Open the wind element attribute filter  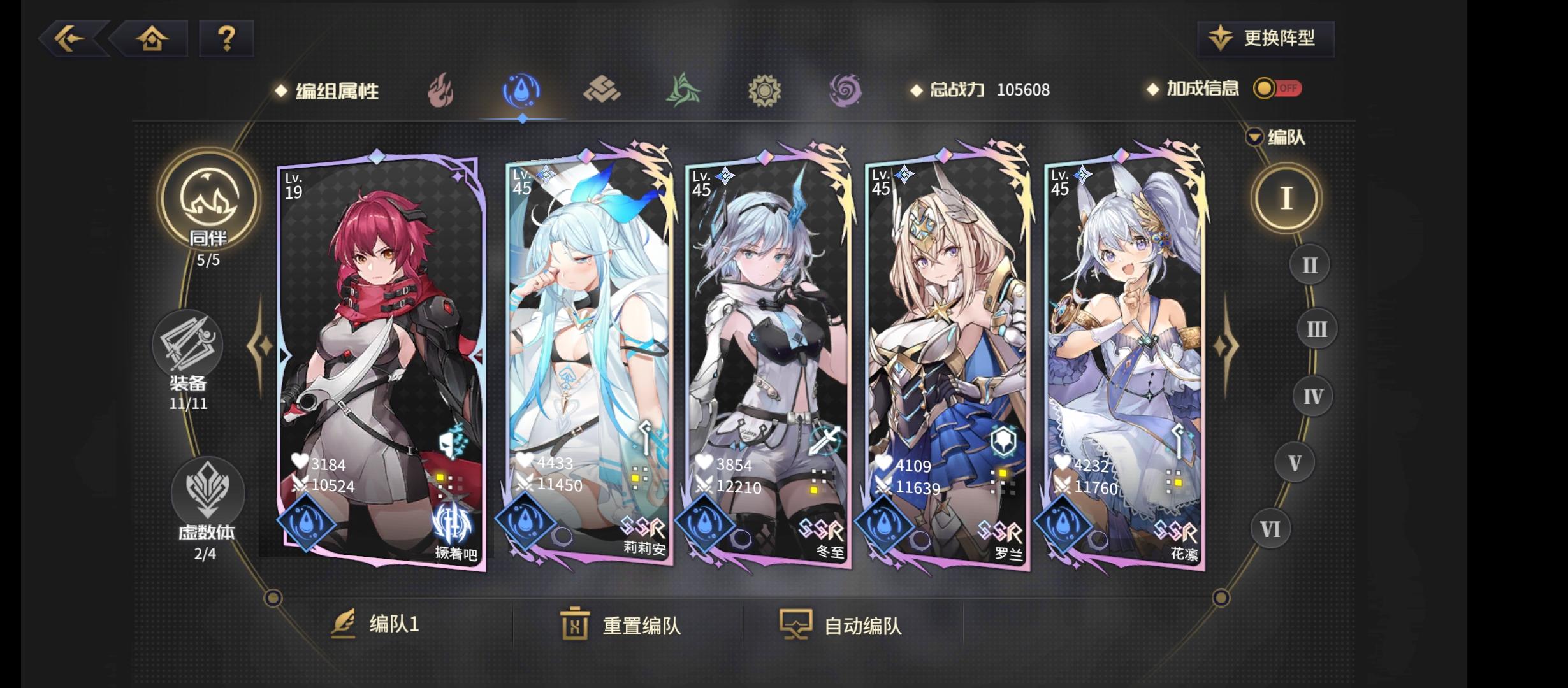coord(683,90)
